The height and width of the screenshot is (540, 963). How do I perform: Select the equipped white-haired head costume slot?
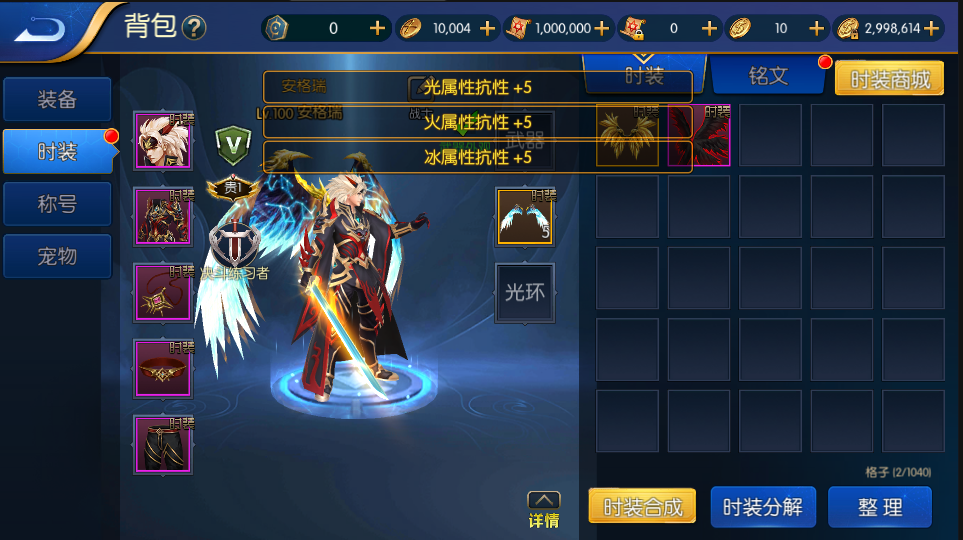coord(163,141)
